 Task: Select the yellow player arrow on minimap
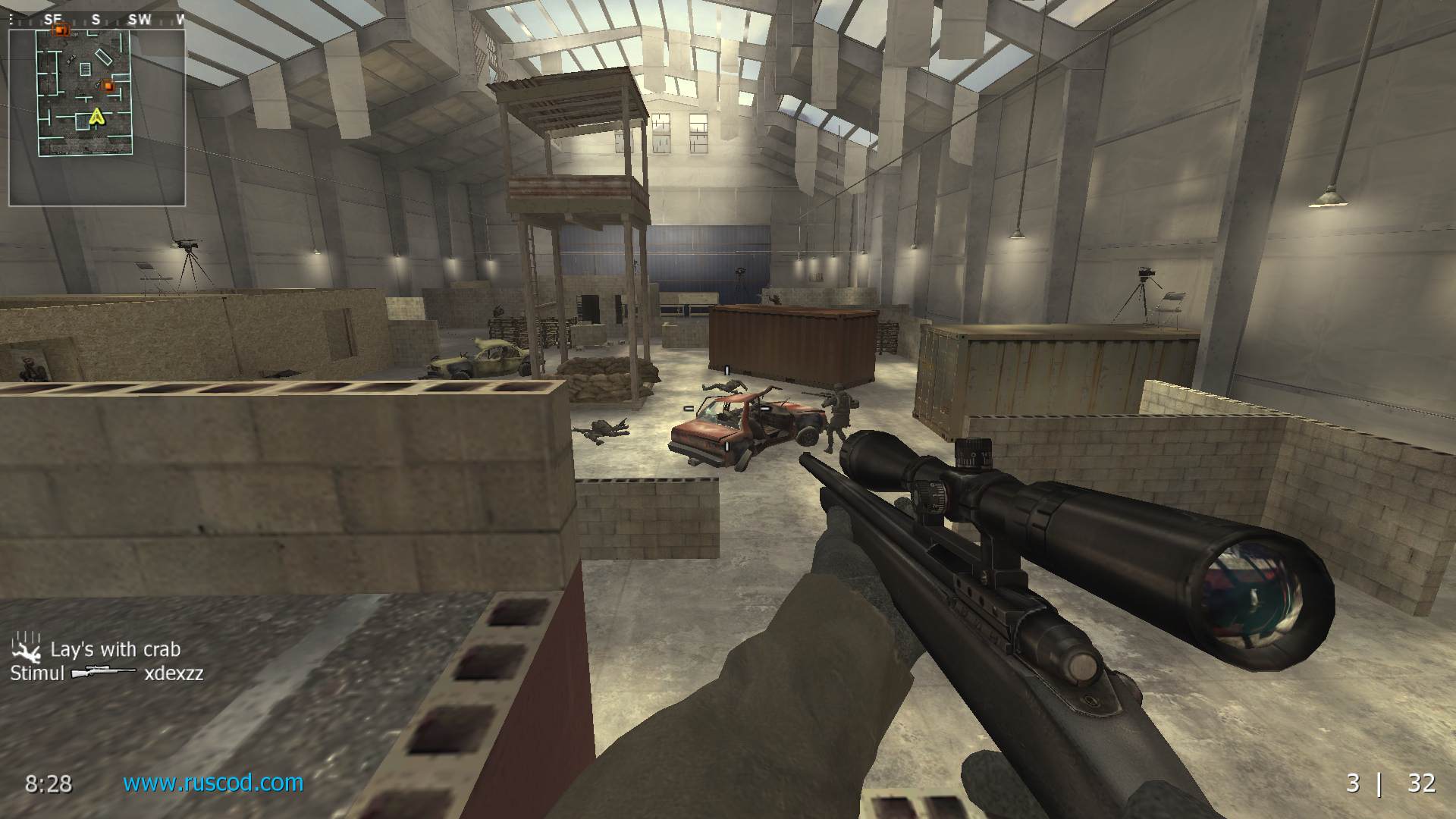96,116
